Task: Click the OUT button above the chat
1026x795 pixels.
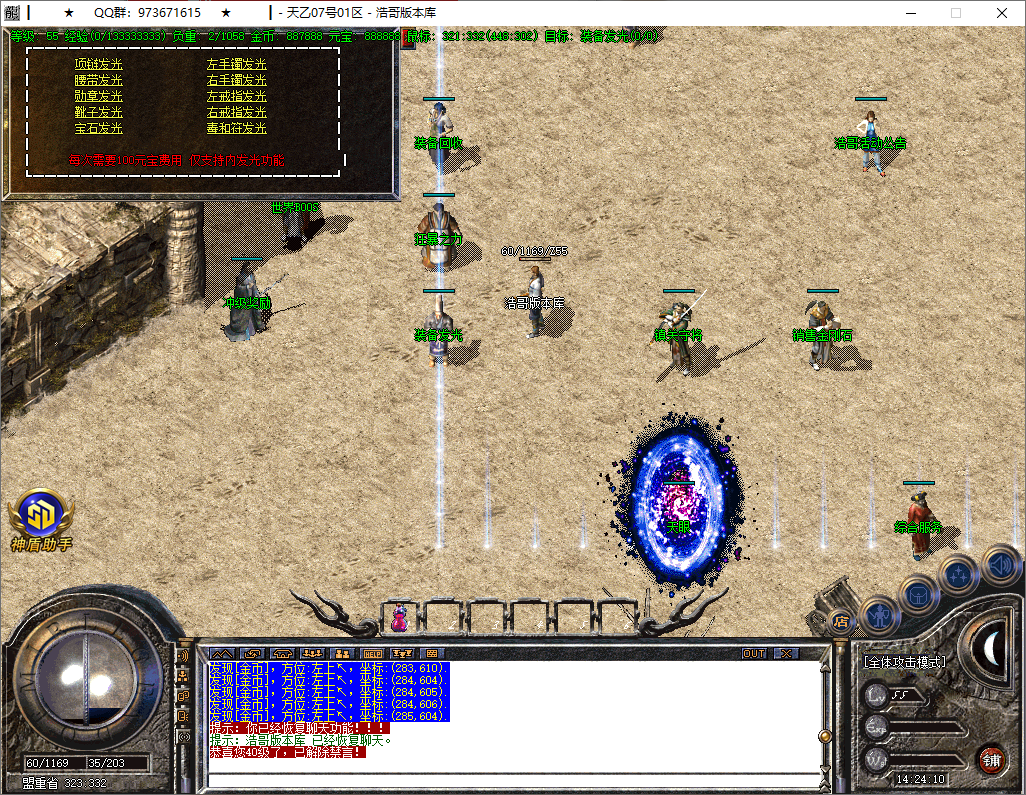Action: (754, 653)
